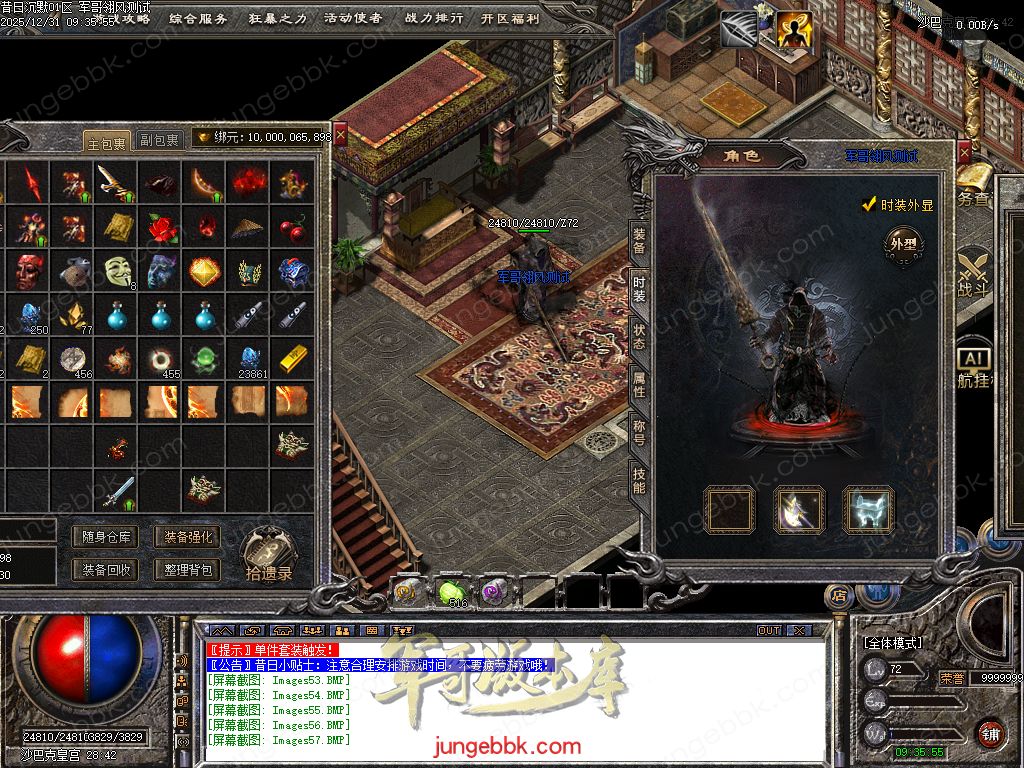Toggle the 时装外显 checkbox
Viewport: 1024px width, 768px height.
click(x=870, y=205)
